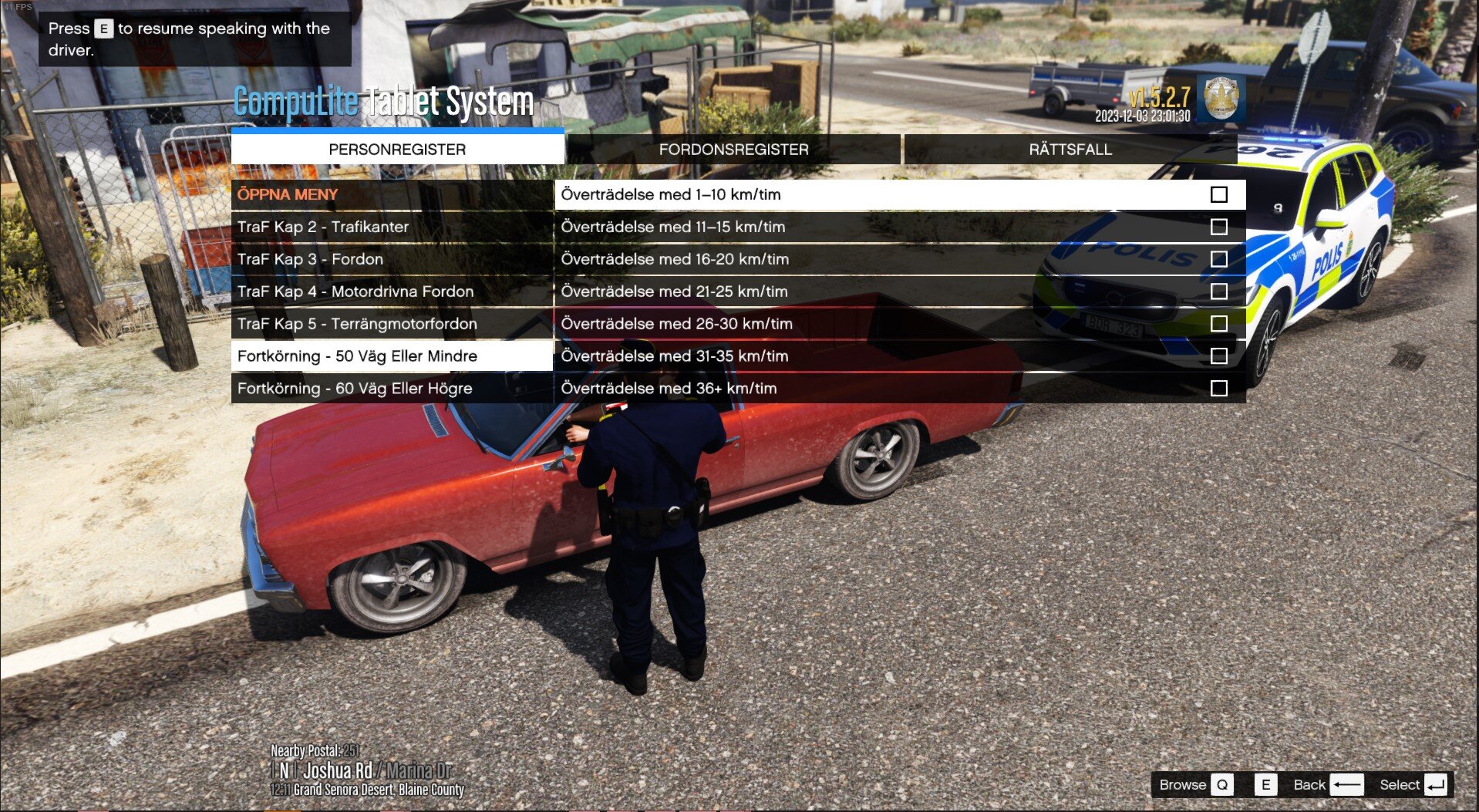This screenshot has height=812, width=1479.
Task: Select TraF Kap 2 - Trafikanter
Action: point(323,227)
